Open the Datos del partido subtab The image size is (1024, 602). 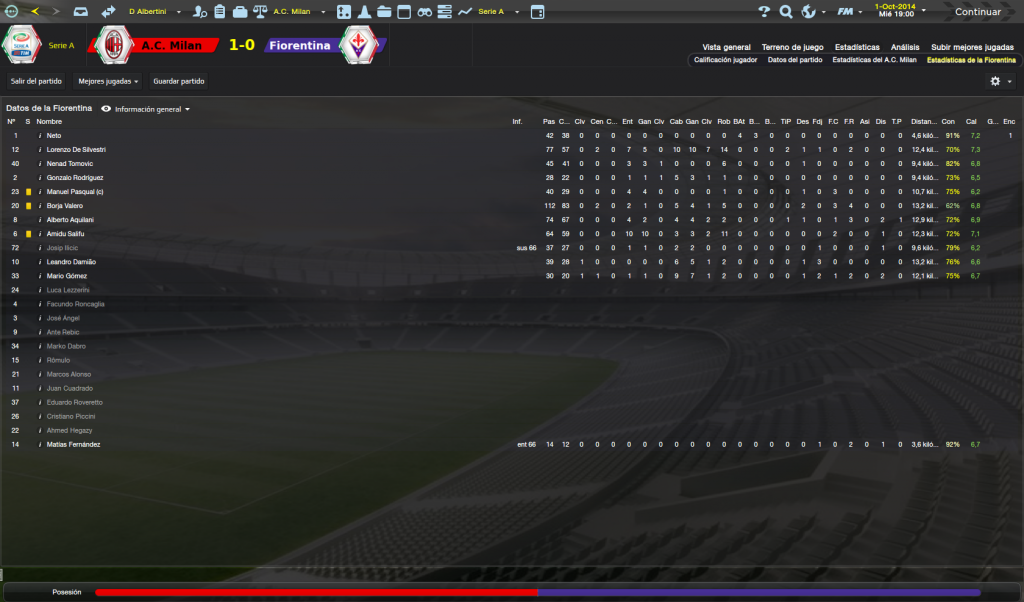(795, 60)
